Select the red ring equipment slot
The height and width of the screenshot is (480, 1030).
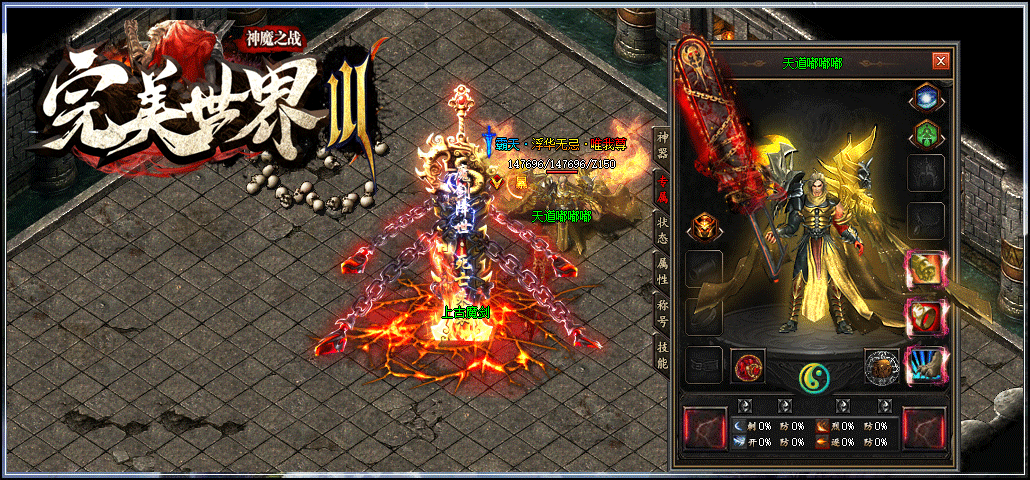(925, 317)
